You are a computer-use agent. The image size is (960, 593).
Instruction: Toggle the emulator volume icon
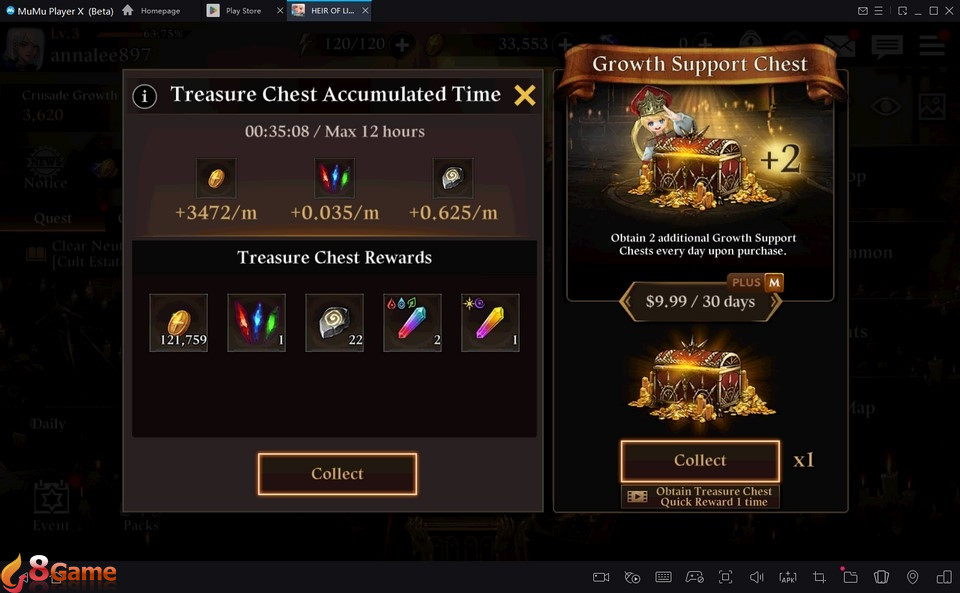pos(757,577)
